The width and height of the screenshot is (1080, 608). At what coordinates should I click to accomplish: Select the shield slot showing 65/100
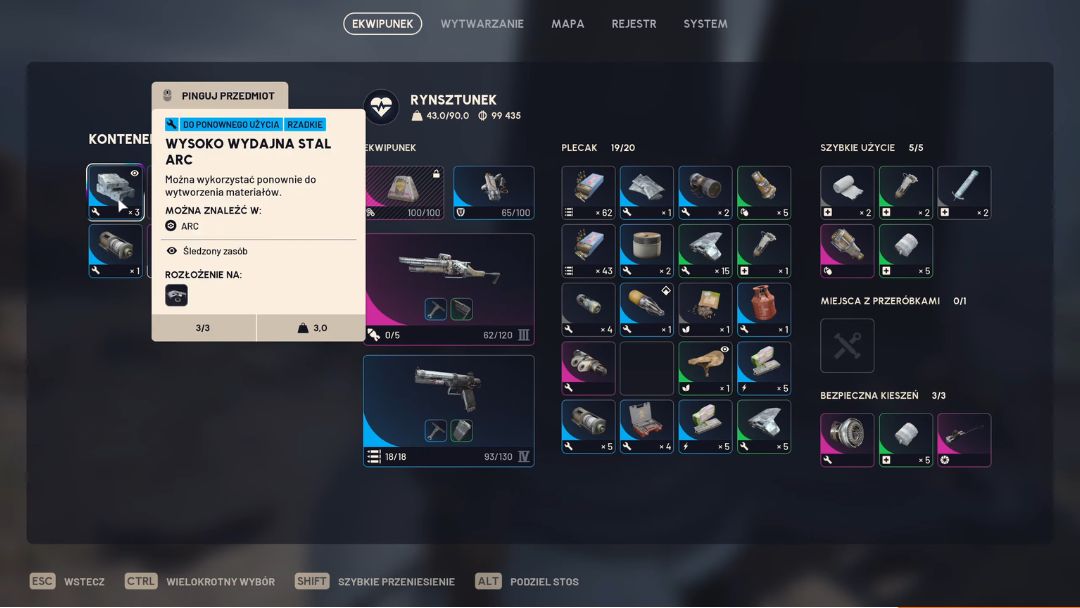[x=494, y=192]
